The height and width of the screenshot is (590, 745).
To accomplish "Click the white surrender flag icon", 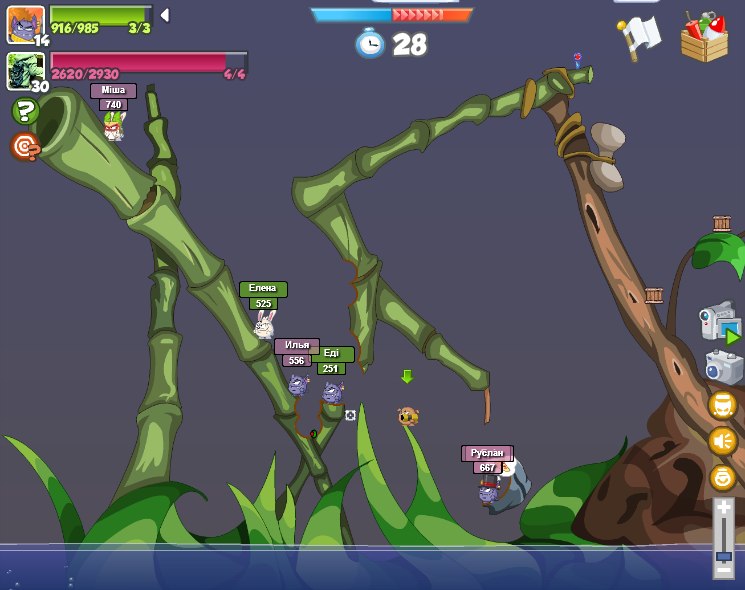I will point(640,38).
